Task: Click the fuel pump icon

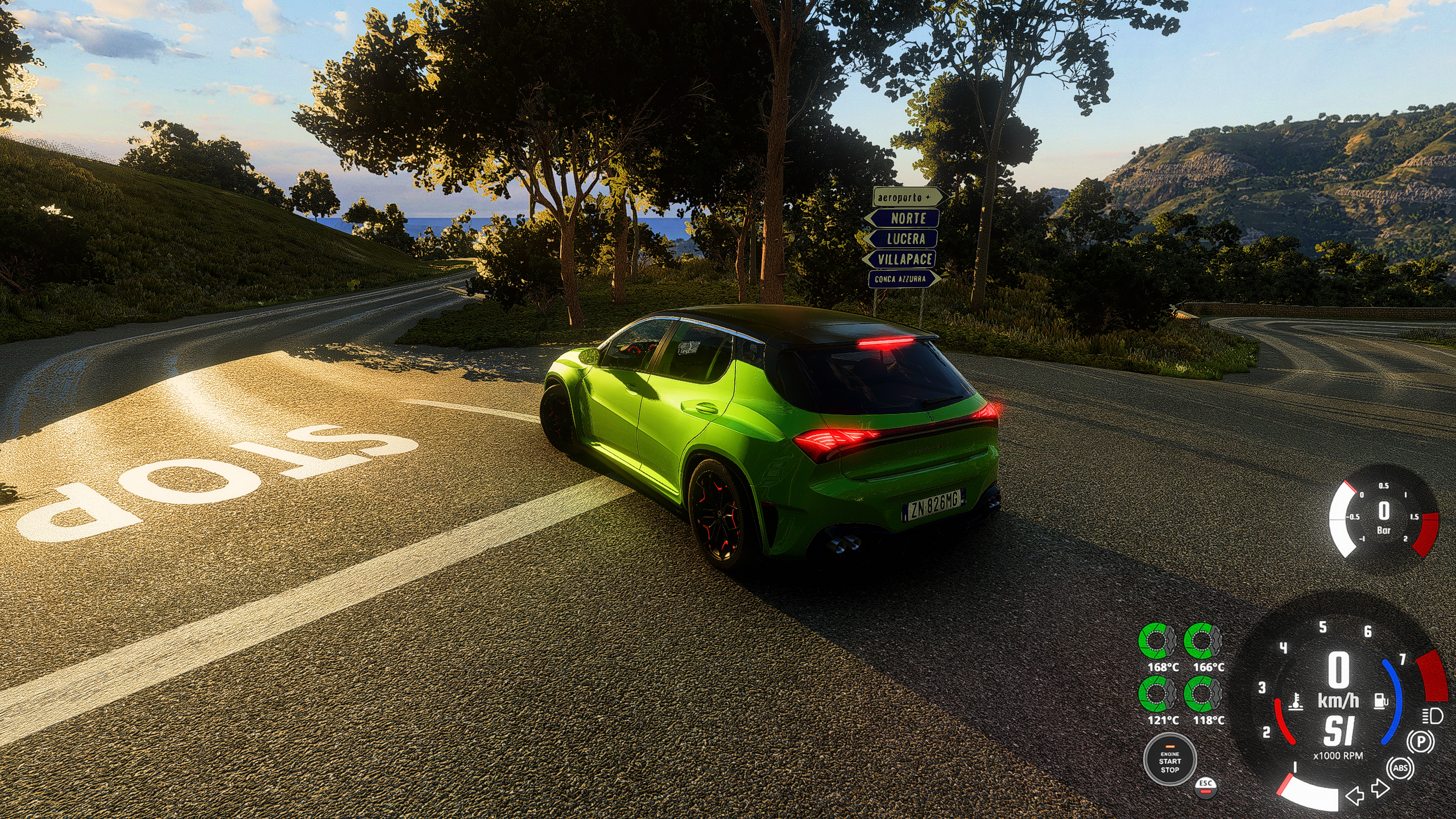Action: click(1380, 701)
